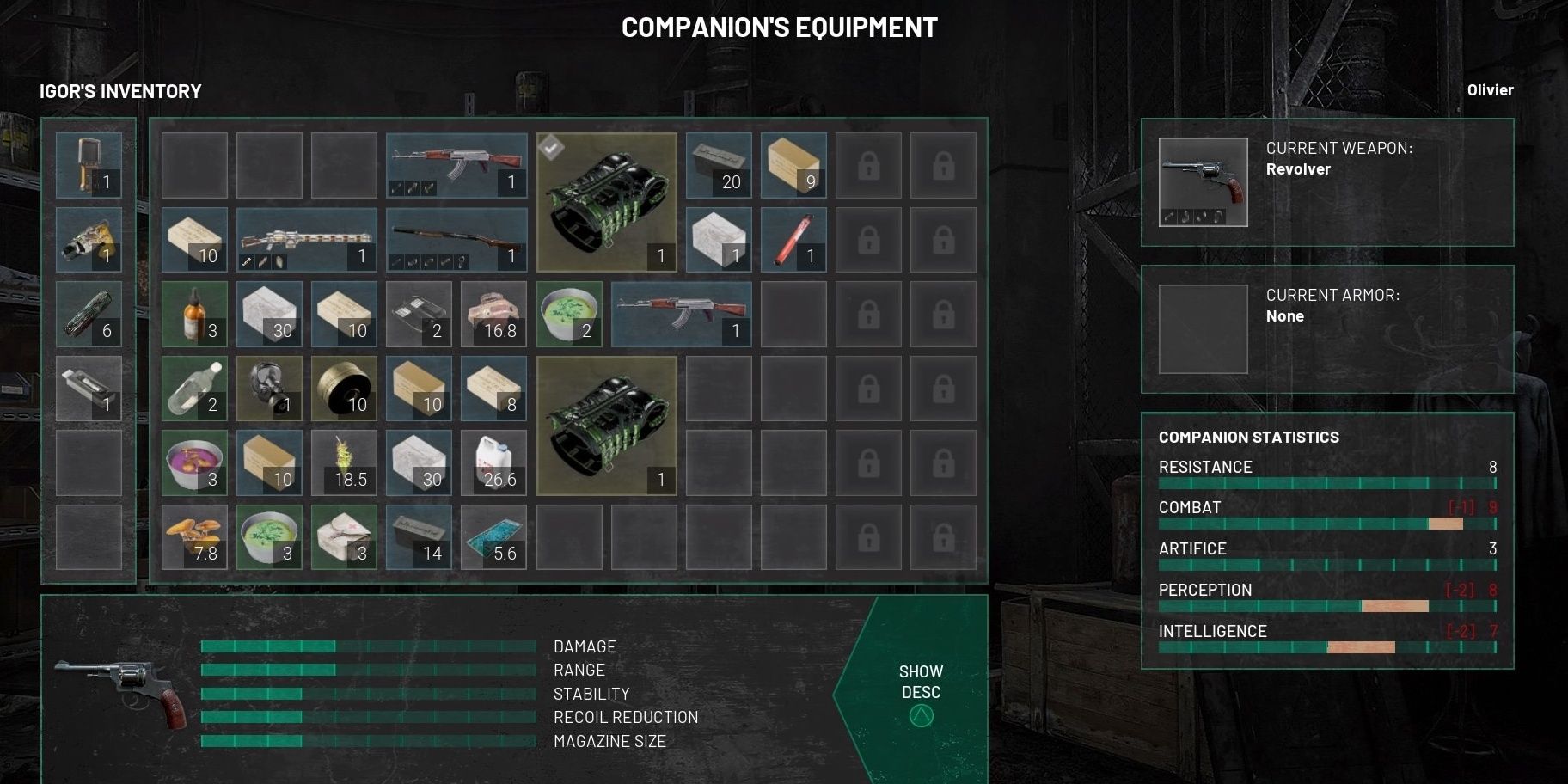Click the mushrooms stack in the bottom row
1568x784 pixels.
tap(193, 537)
